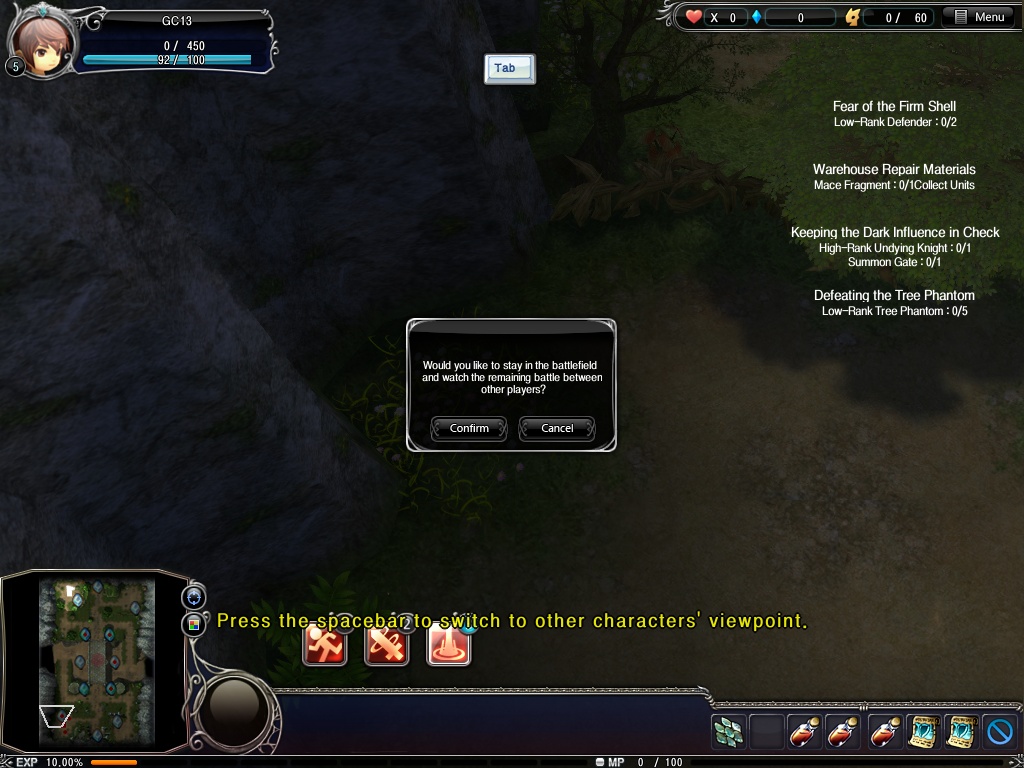This screenshot has height=768, width=1024.
Task: Click the colored squares minimap button
Action: 194,624
